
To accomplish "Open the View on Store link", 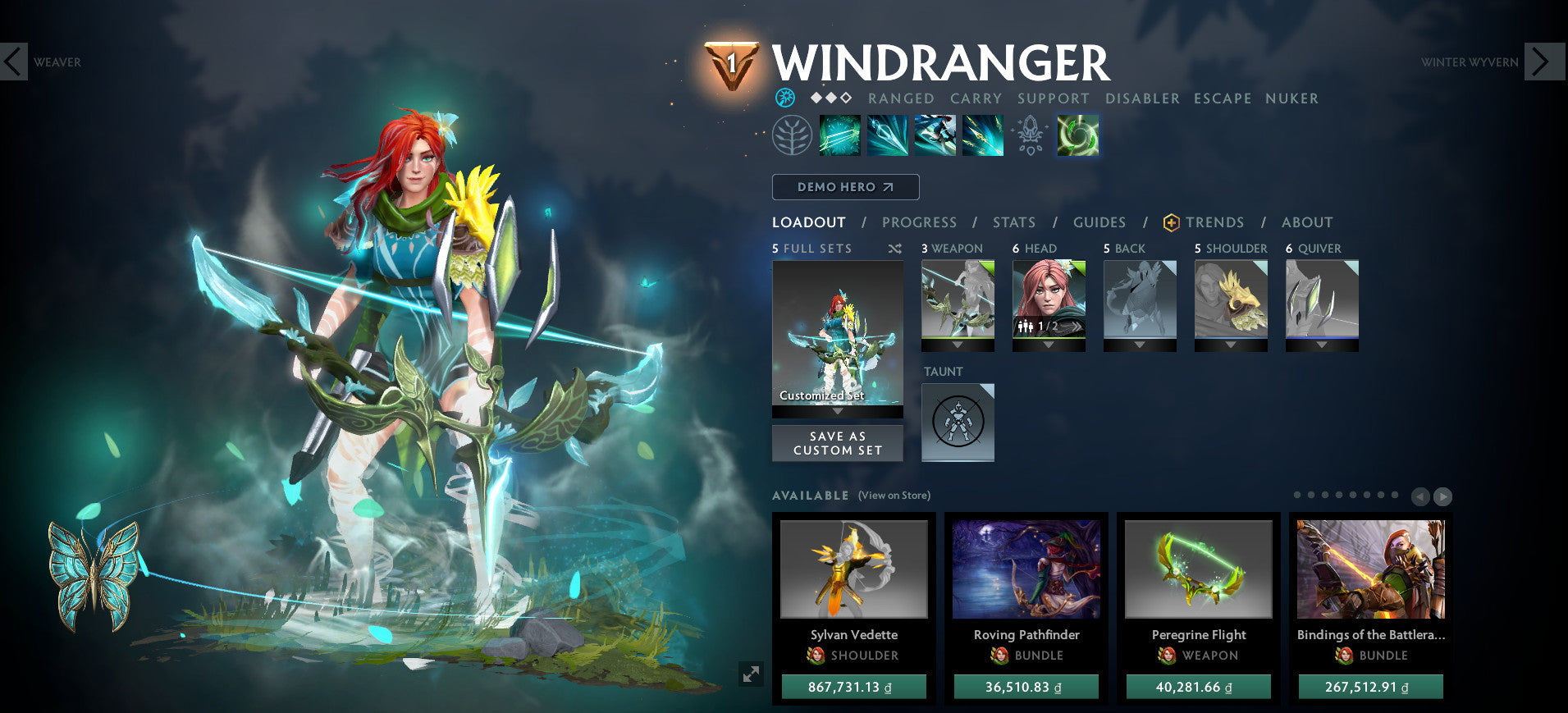I will click(x=894, y=496).
